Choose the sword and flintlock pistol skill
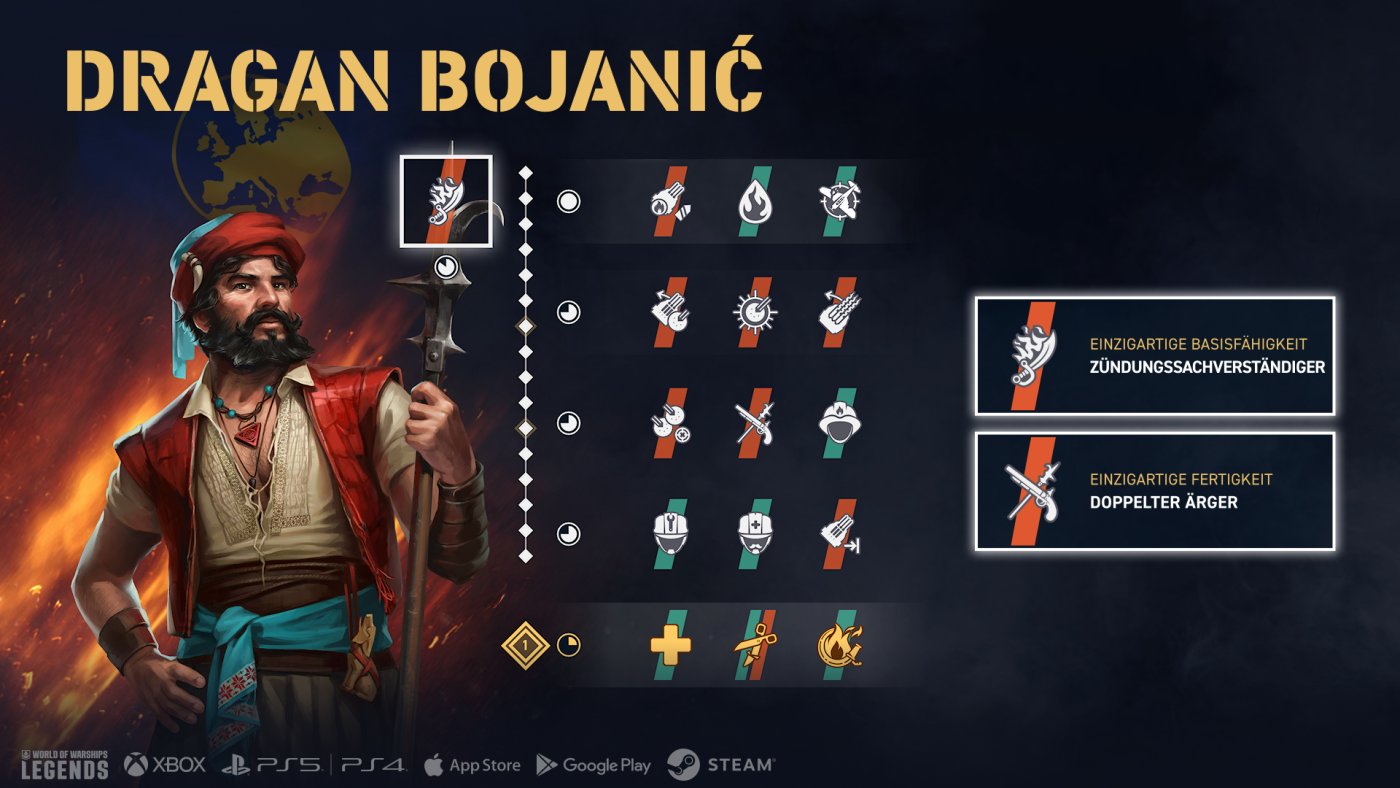 755,422
